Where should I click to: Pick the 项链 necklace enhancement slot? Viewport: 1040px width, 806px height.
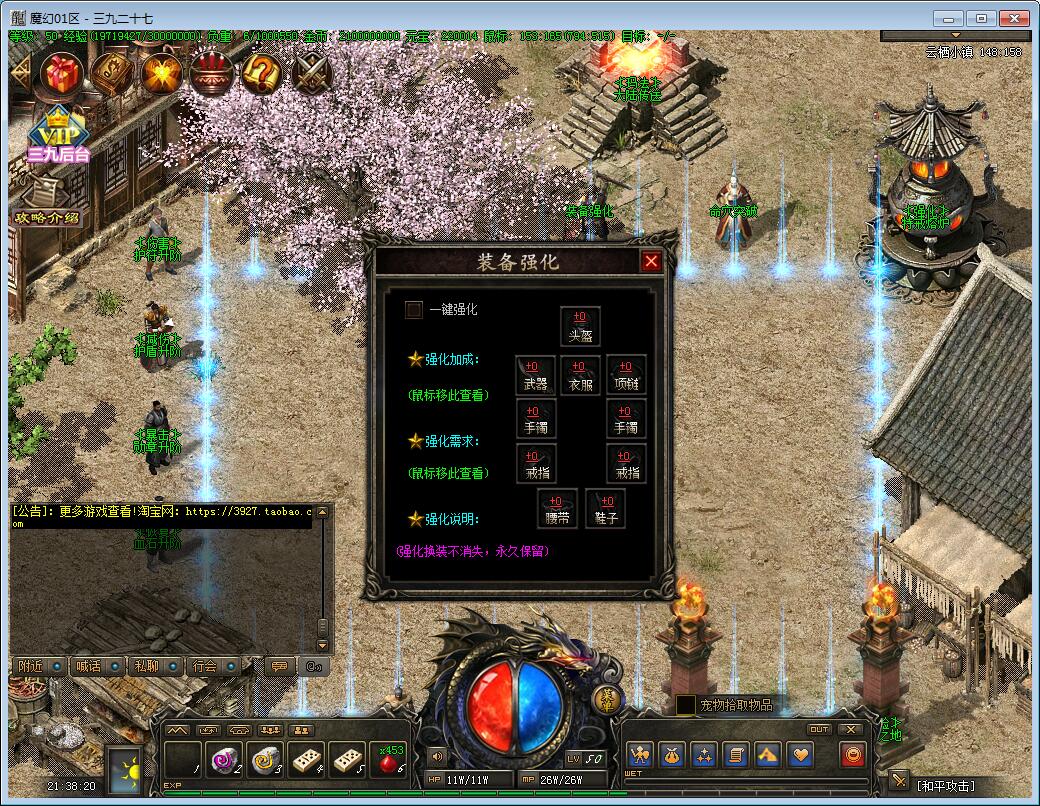(x=626, y=374)
